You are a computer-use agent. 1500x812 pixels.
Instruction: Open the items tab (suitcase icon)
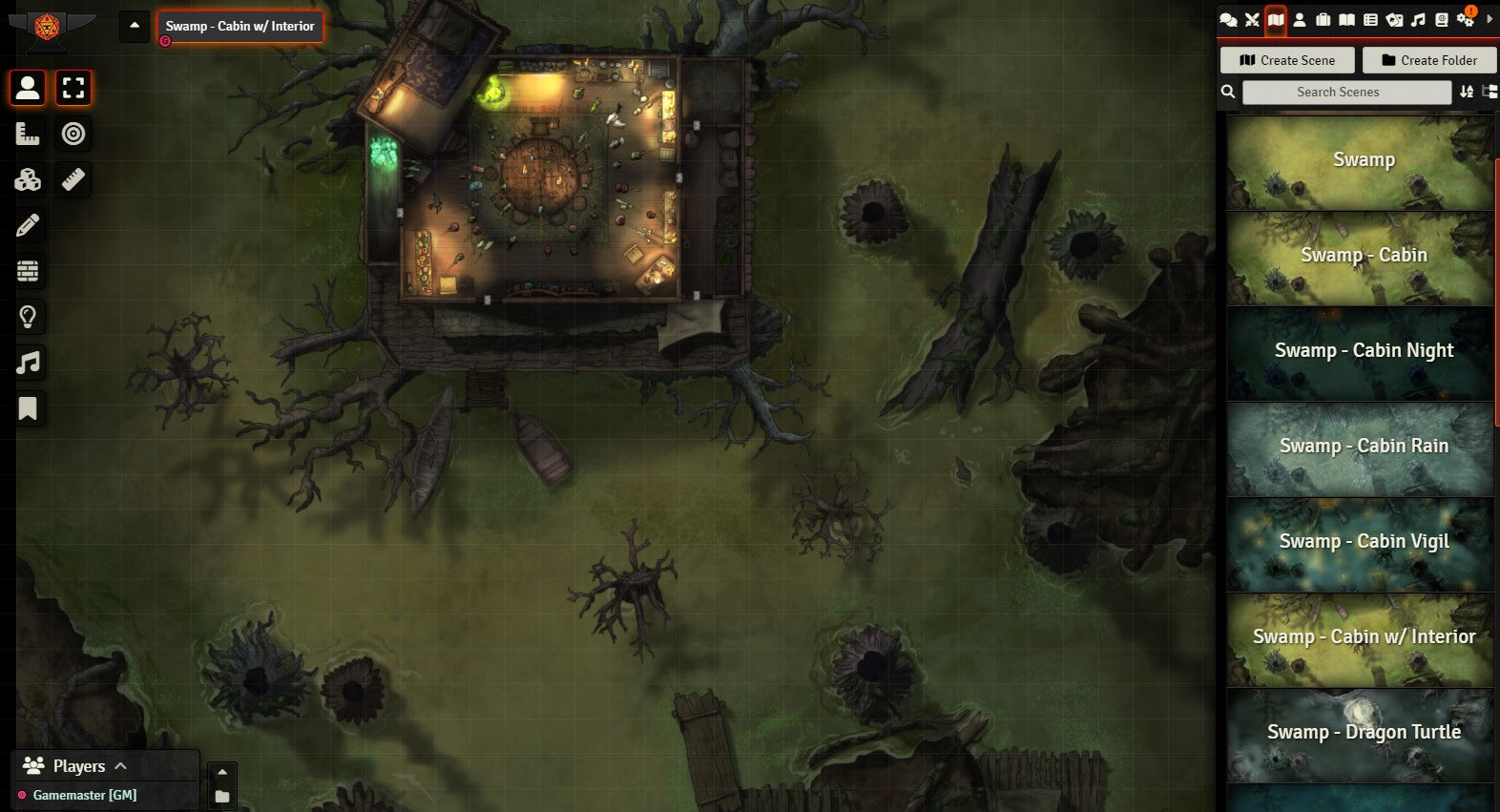1323,20
